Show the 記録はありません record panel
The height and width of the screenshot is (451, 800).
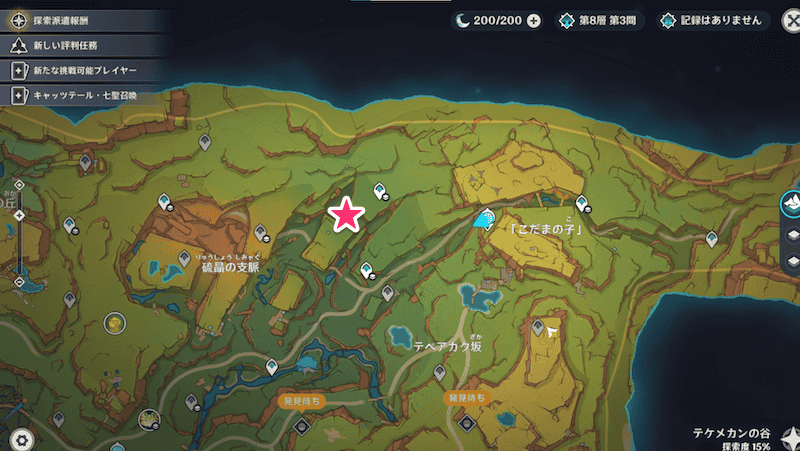710,20
